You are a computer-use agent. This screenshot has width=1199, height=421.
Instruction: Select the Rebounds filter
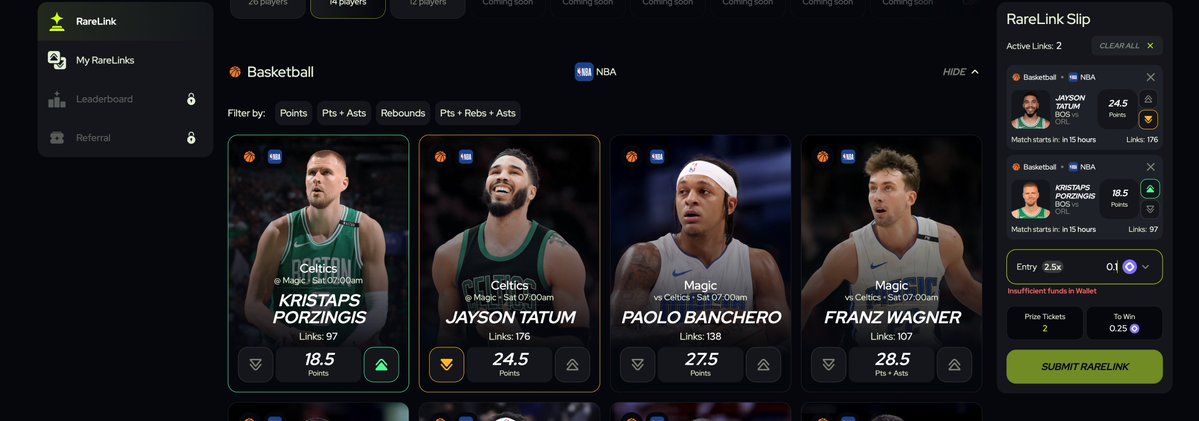tap(402, 113)
